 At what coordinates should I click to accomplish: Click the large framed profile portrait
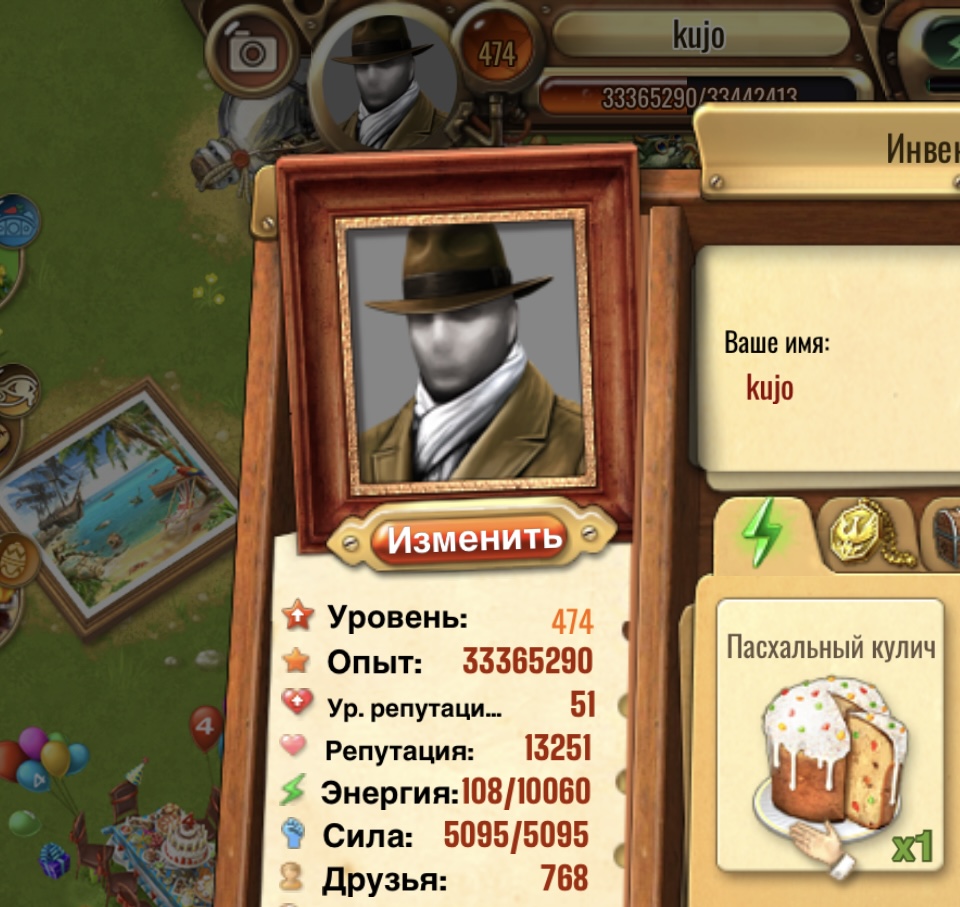coord(466,352)
